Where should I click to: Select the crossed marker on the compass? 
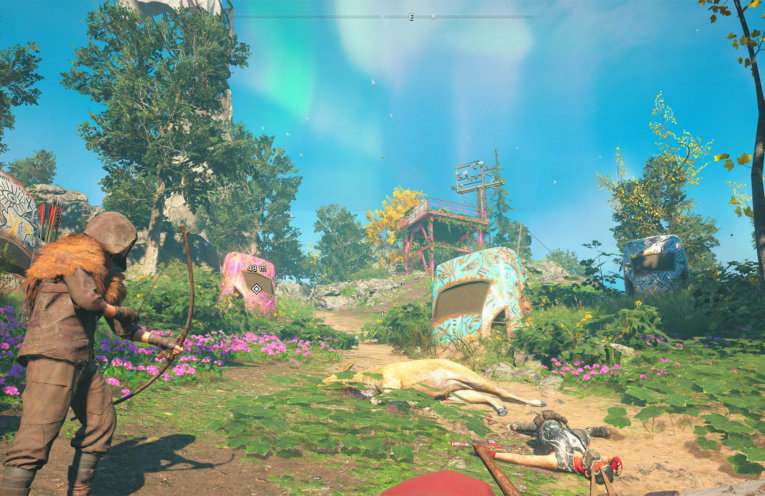point(433,17)
